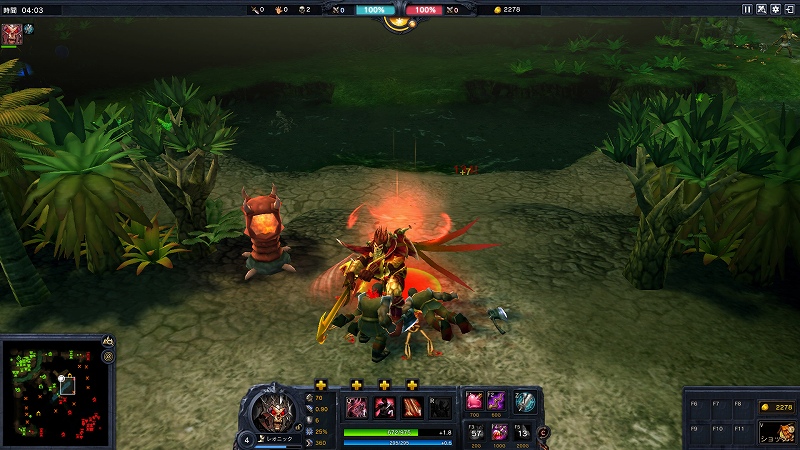800x450 pixels.
Task: Activate the Q ability icon
Action: click(x=357, y=408)
